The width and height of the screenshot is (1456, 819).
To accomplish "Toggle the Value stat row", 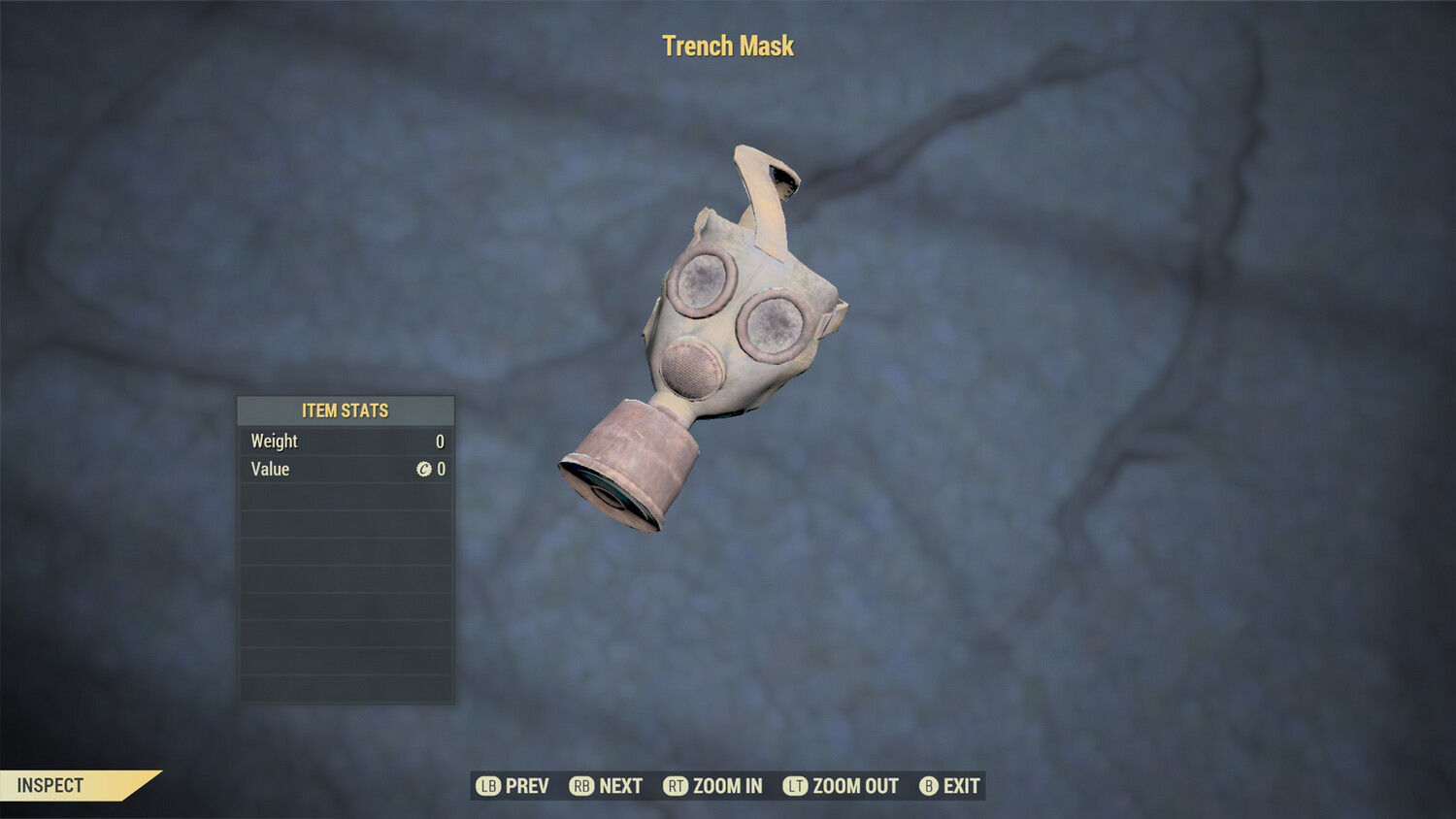I will point(346,470).
